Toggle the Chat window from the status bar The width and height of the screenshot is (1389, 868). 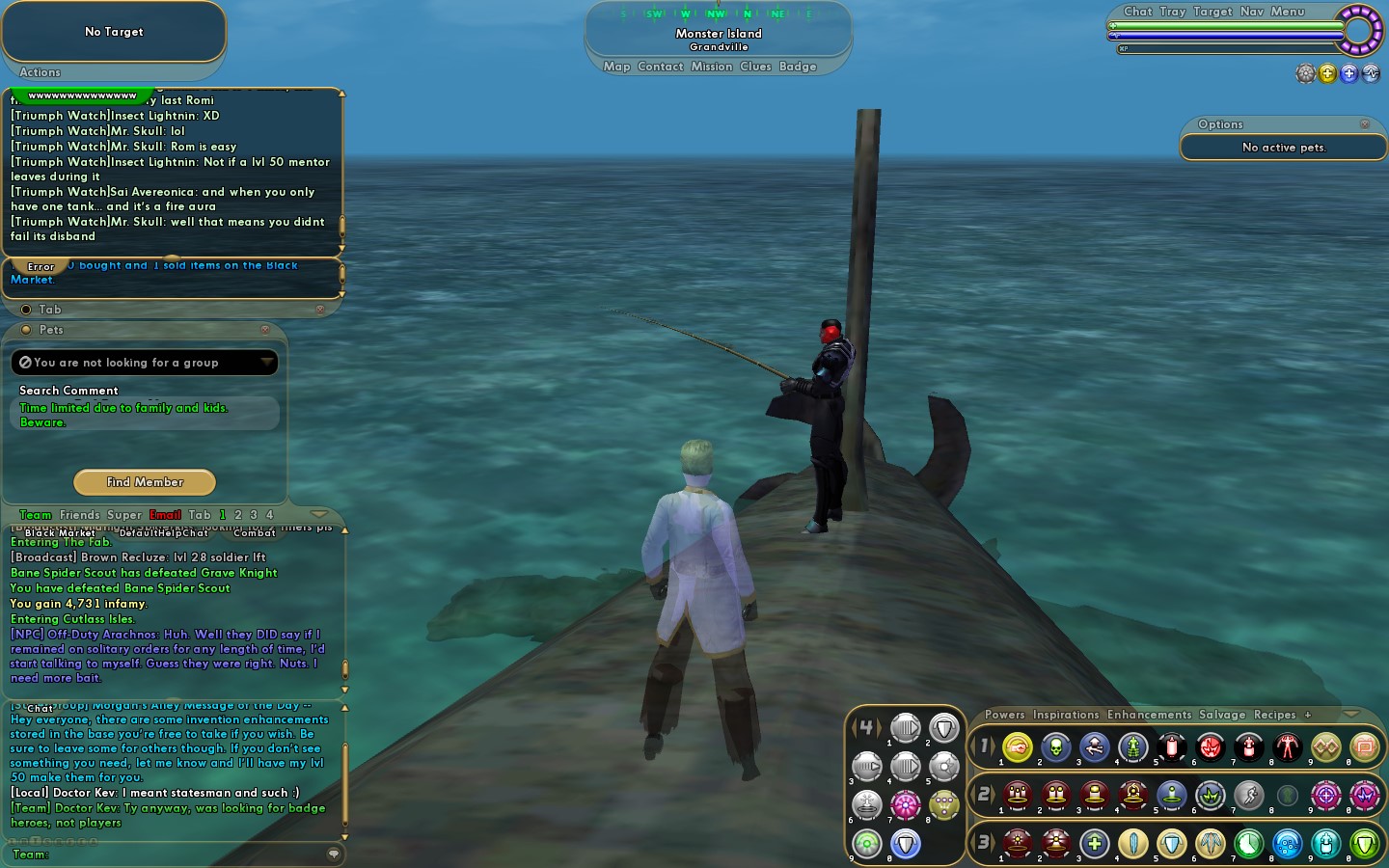click(x=1137, y=12)
